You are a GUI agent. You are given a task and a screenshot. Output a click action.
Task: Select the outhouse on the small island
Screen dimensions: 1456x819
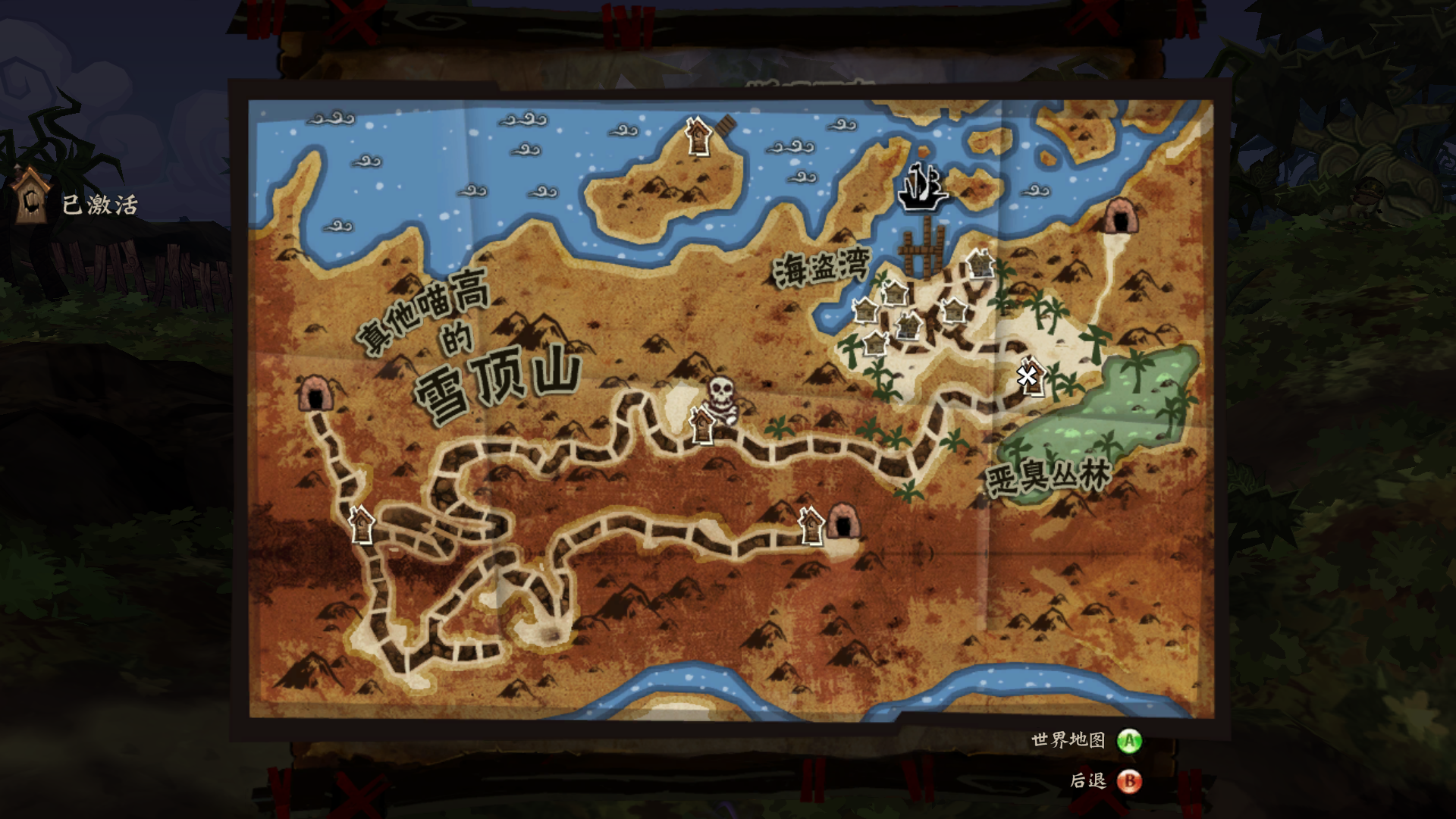coord(698,136)
